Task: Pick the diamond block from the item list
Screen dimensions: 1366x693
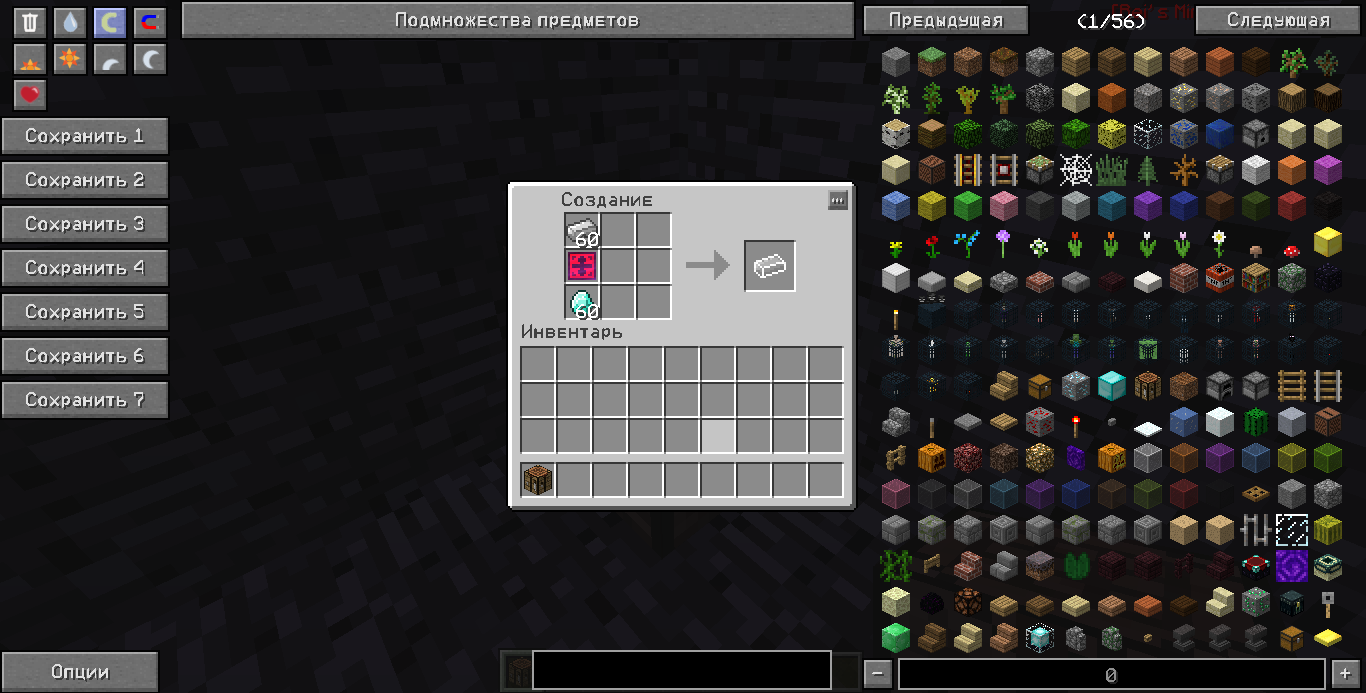Action: click(1111, 384)
